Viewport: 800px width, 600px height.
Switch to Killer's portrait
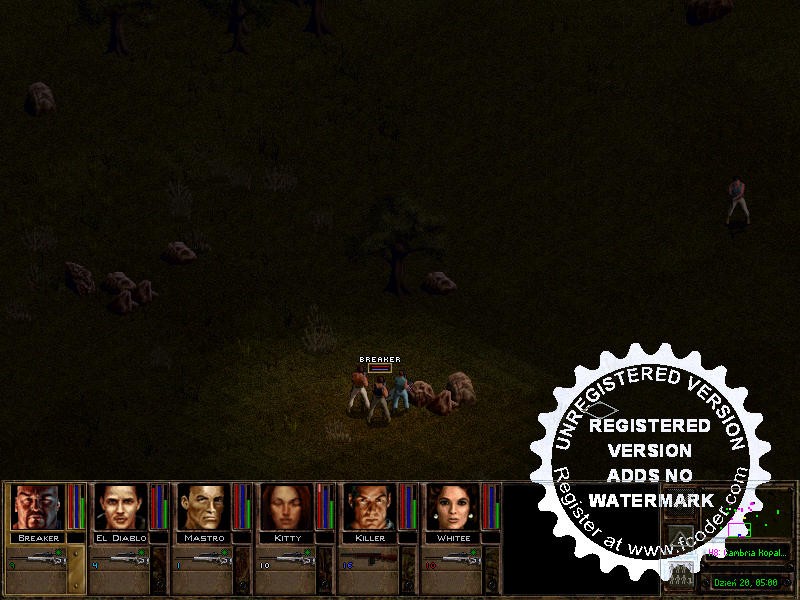tap(370, 507)
